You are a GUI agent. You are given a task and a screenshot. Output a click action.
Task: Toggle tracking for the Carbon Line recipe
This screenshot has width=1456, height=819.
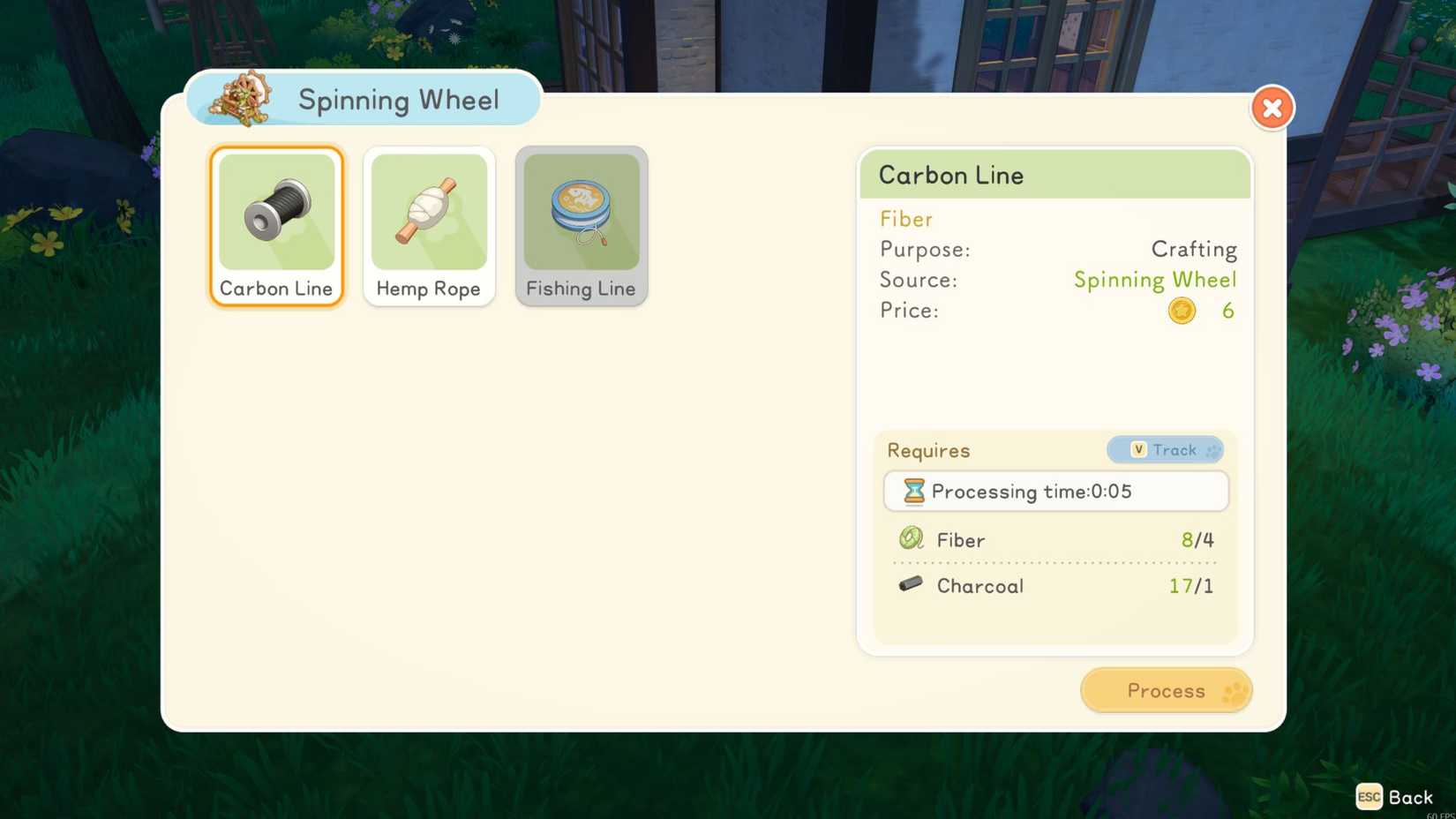coord(1165,450)
